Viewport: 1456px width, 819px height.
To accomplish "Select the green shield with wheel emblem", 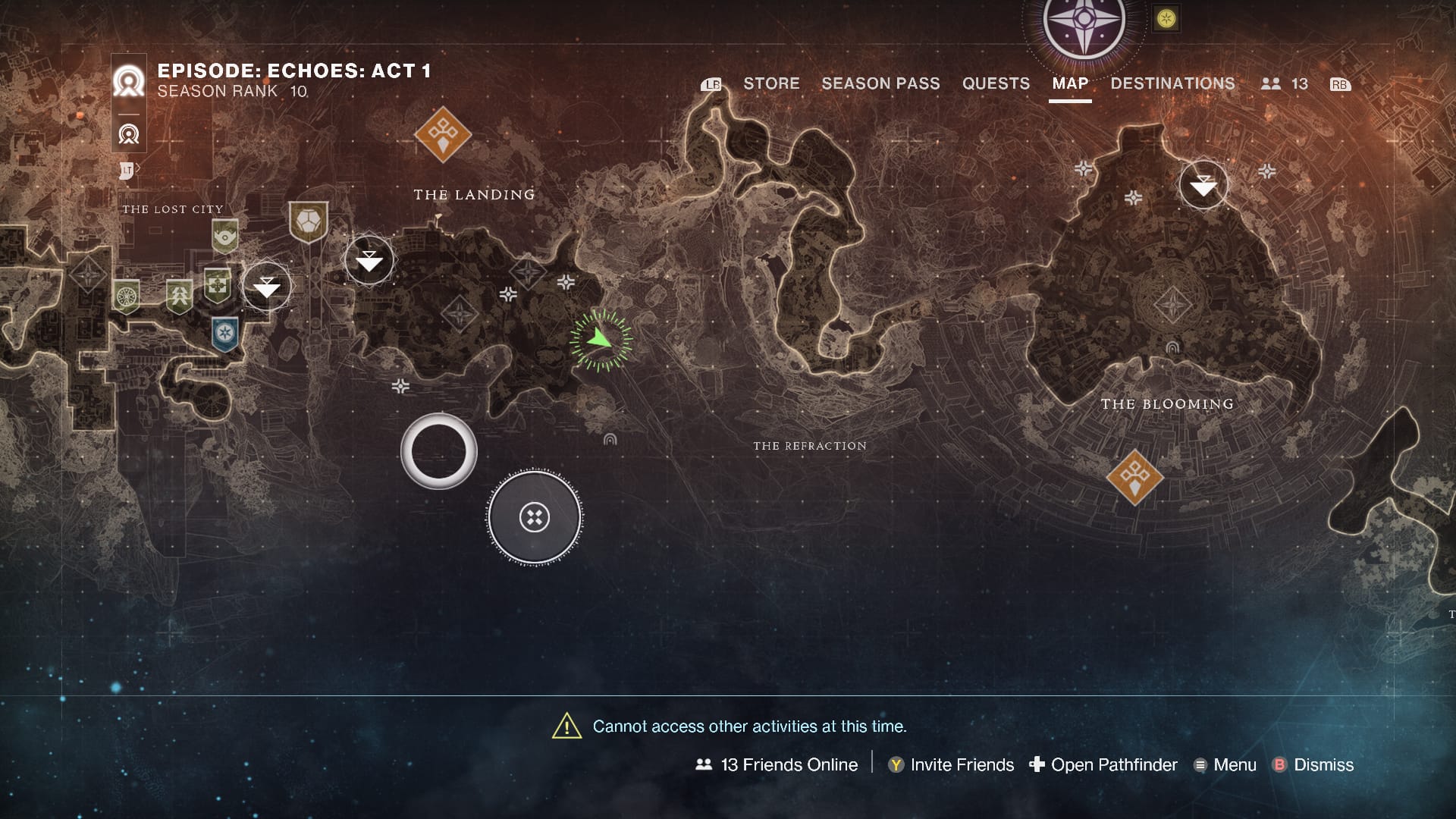I will point(126,296).
